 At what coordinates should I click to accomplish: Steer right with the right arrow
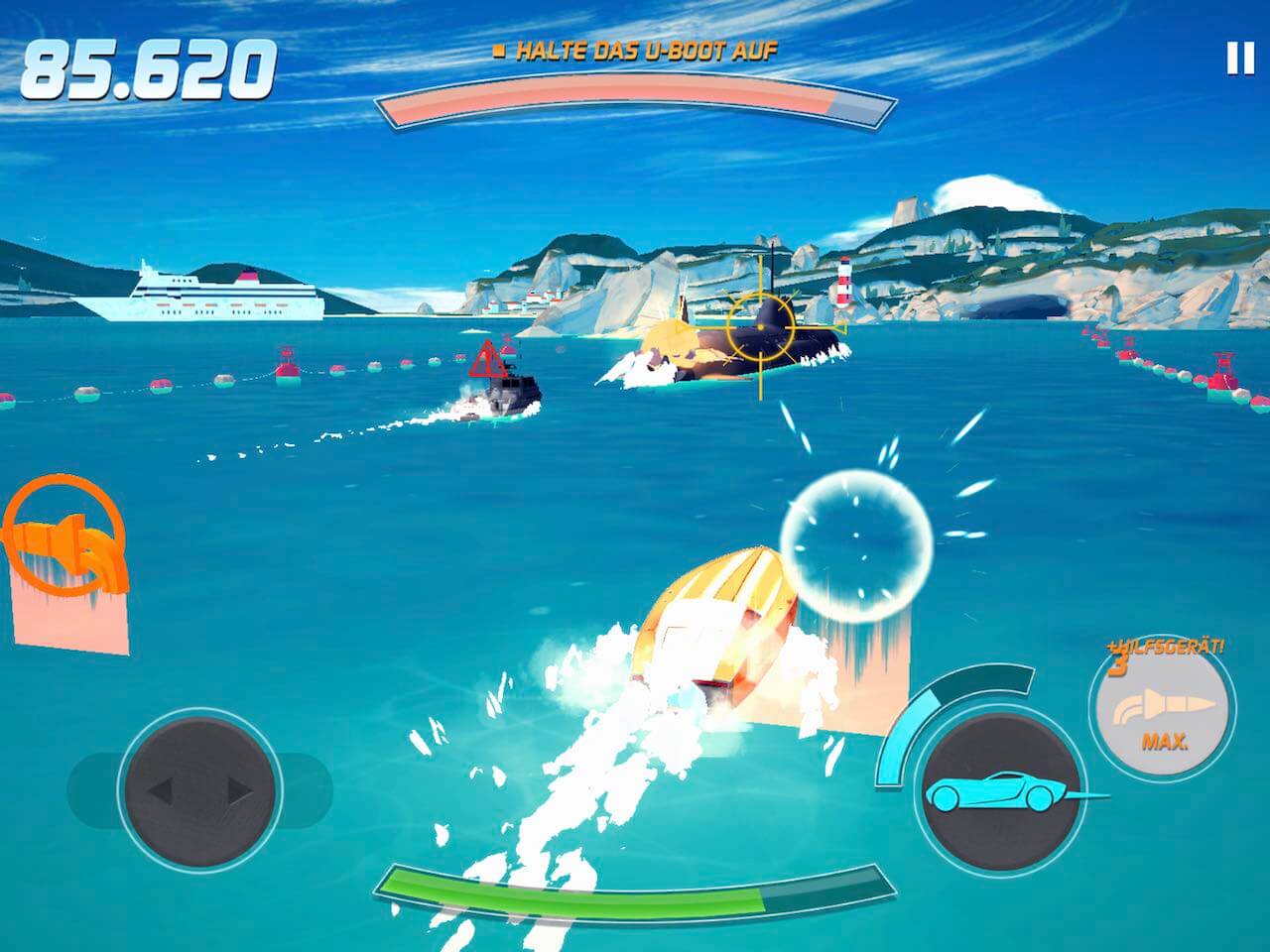tap(240, 790)
